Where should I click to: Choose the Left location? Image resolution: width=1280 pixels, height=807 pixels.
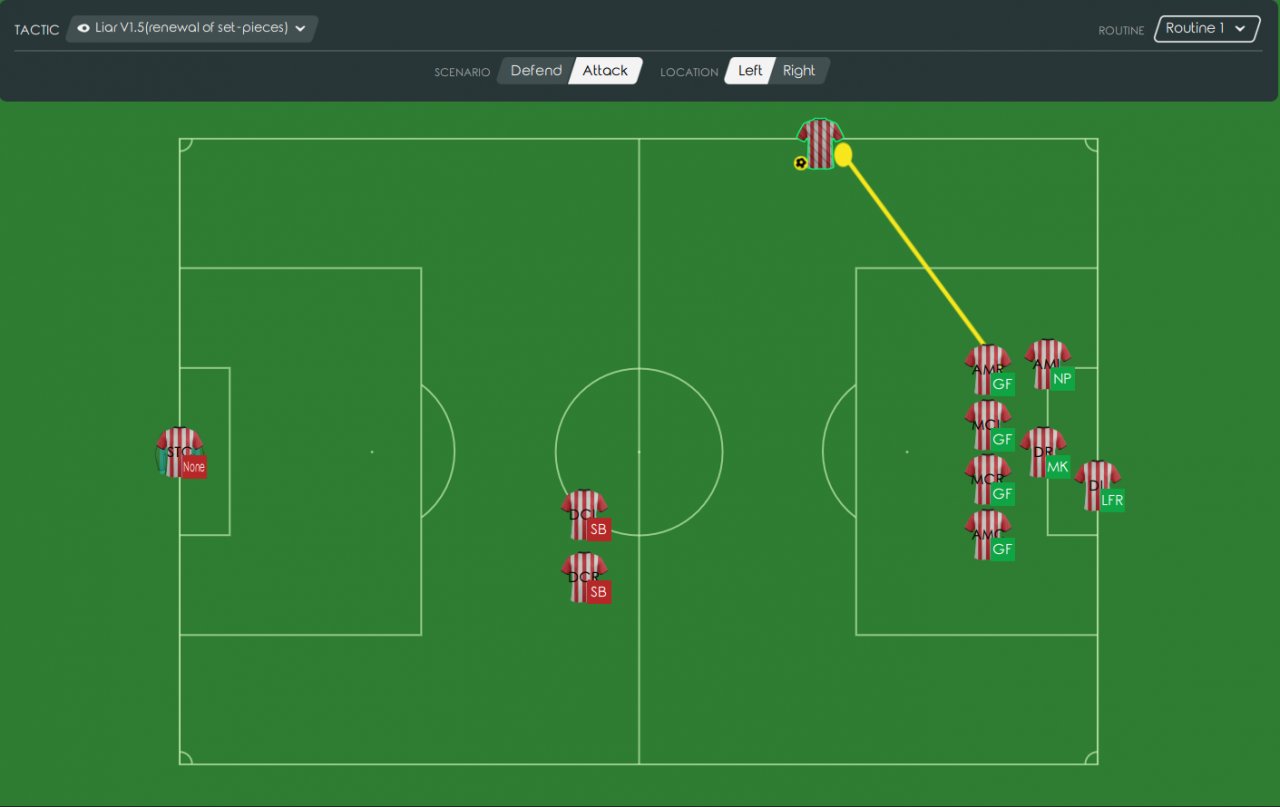(749, 71)
